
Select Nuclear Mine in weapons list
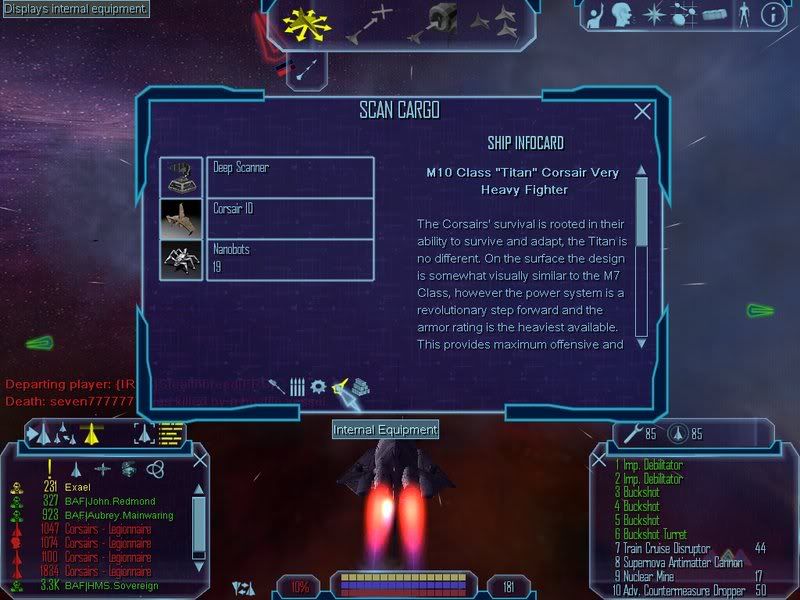tap(653, 576)
